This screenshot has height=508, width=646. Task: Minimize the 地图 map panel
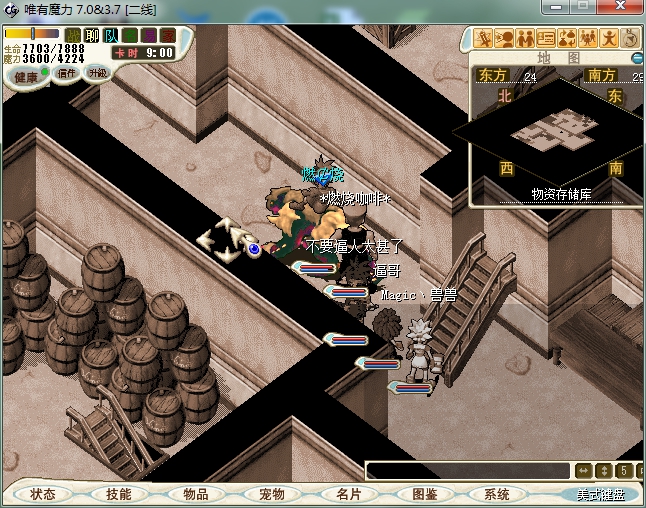(x=637, y=58)
